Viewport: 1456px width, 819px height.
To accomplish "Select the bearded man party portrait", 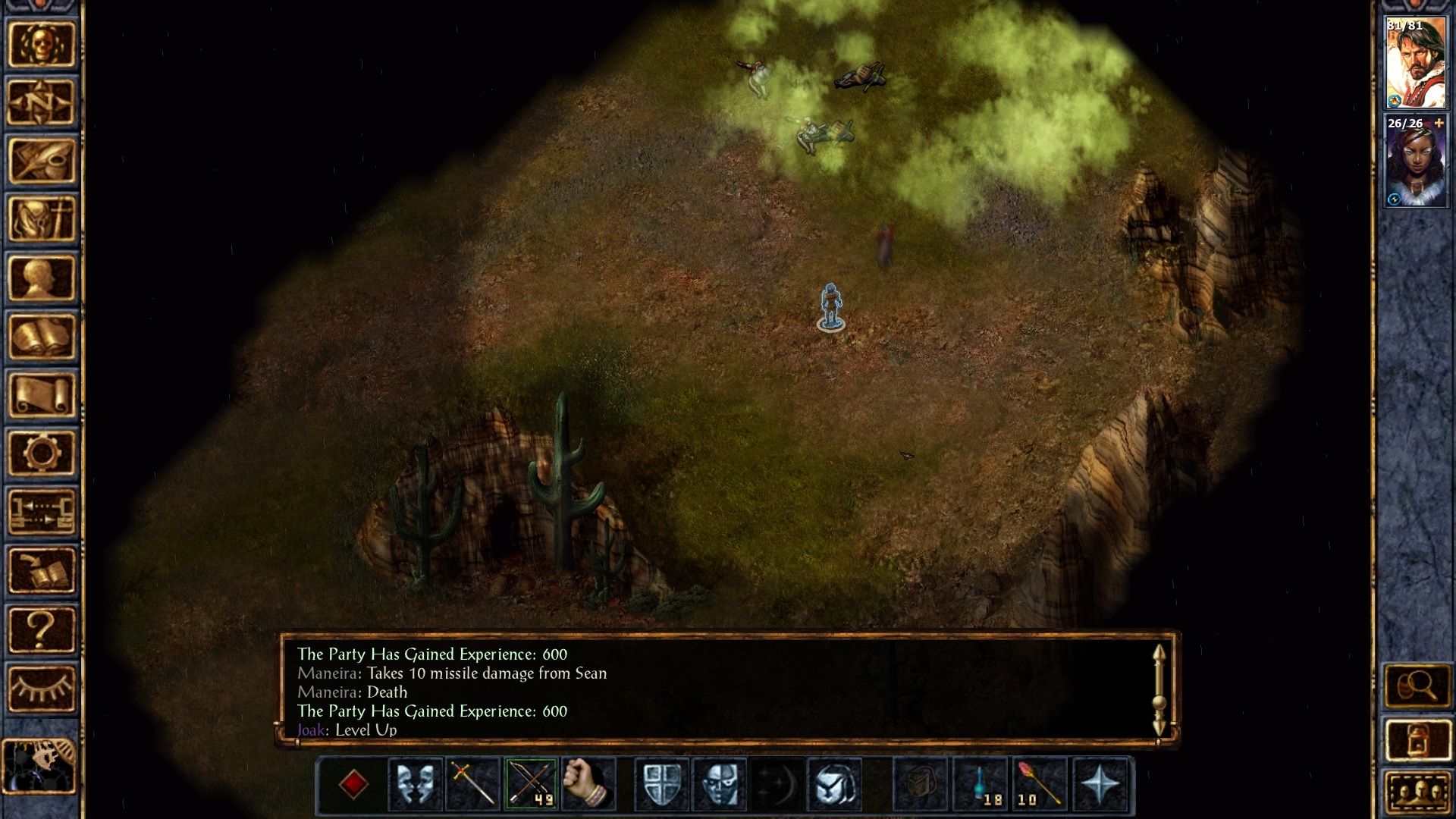I will (x=1415, y=64).
